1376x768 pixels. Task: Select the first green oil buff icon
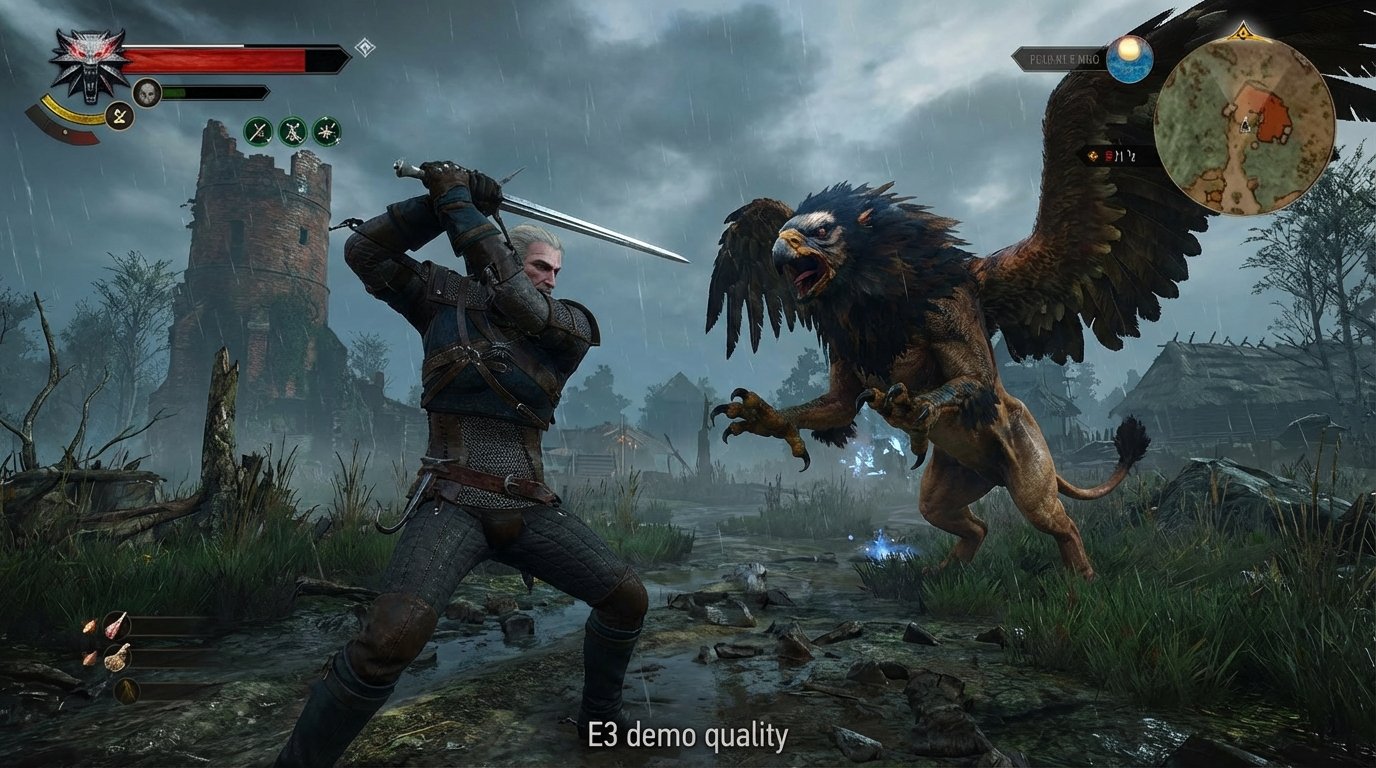pyautogui.click(x=256, y=132)
